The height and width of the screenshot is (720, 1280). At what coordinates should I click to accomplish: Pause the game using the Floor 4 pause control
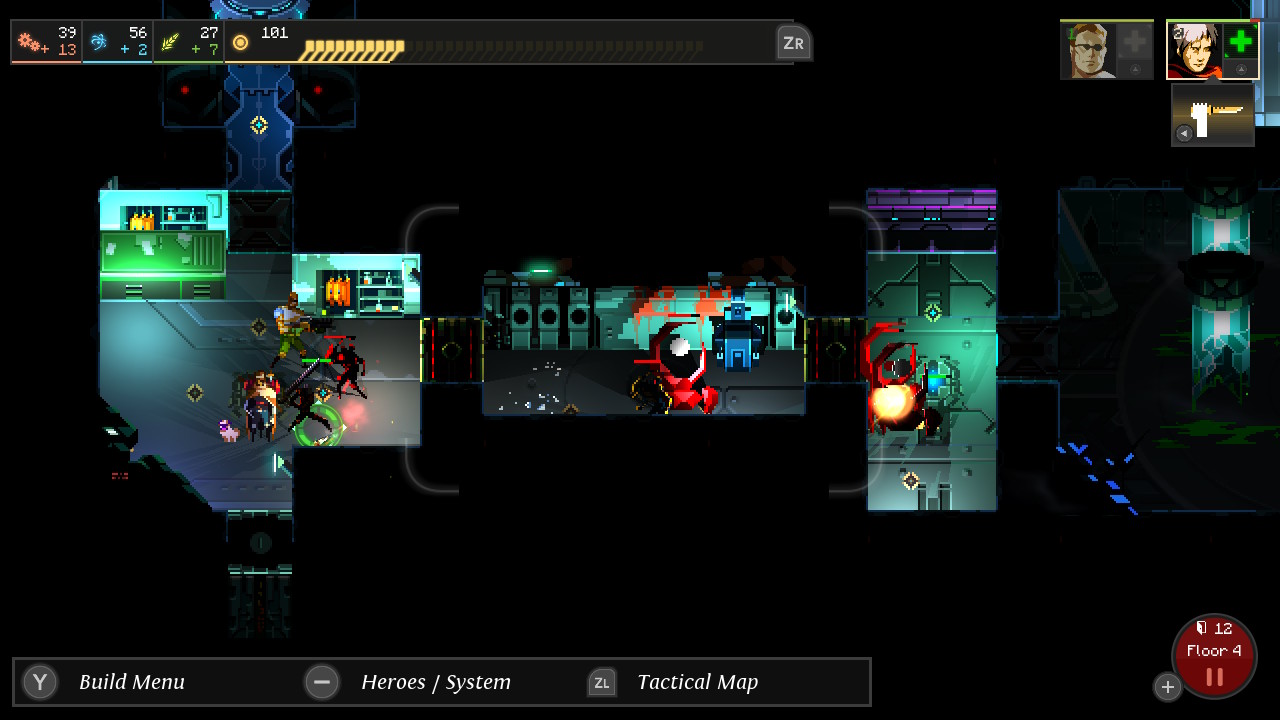pos(1214,675)
